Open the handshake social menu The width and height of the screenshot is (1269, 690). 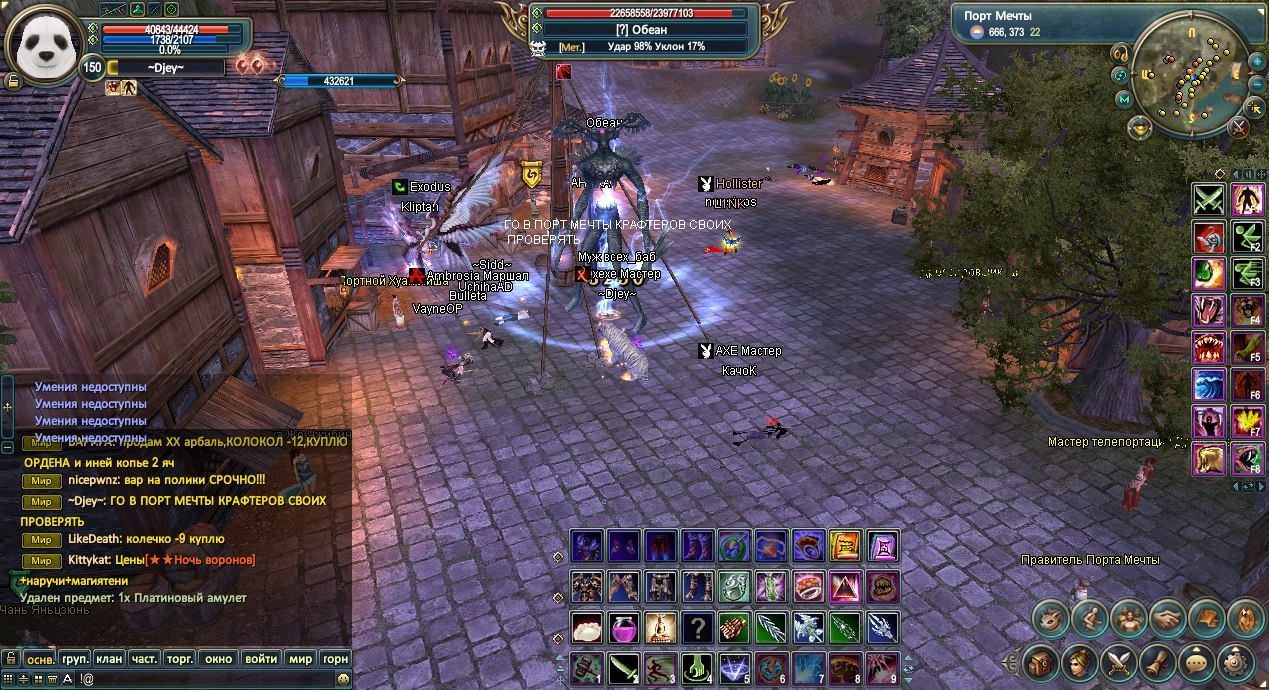click(x=1168, y=619)
